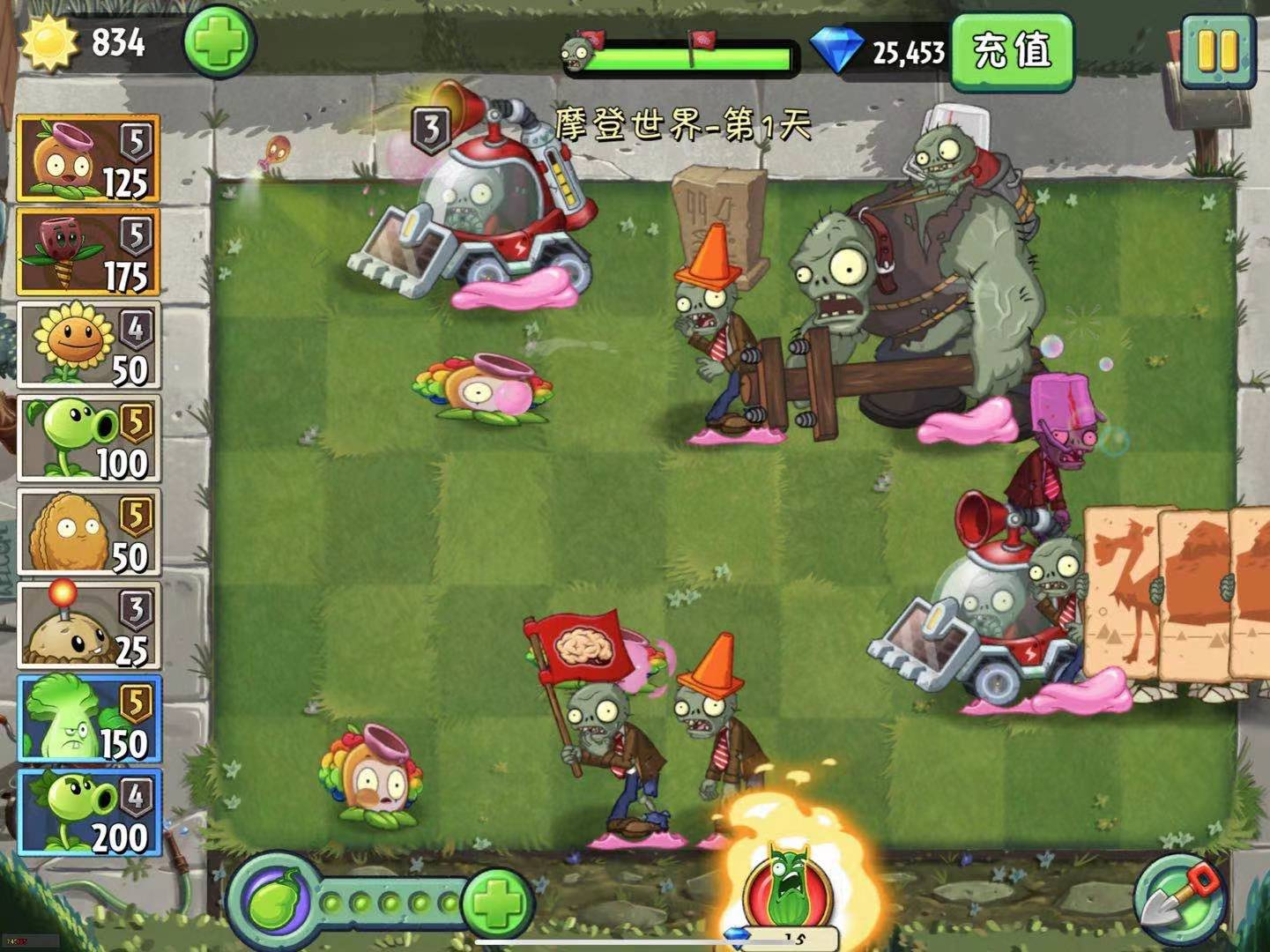Select the Sunflower seed packet
This screenshot has height=952, width=1270.
pos(88,346)
